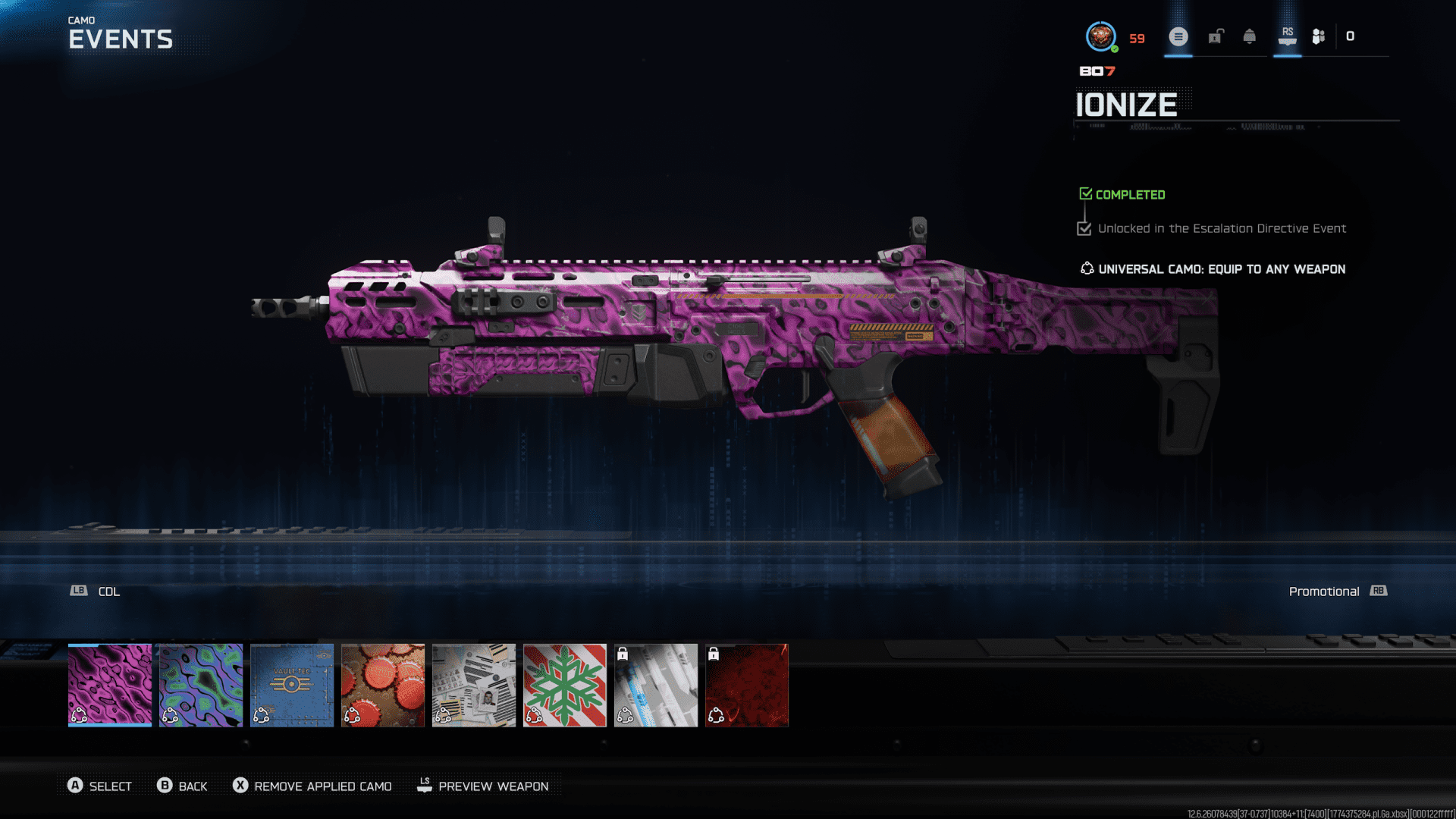Click the locked dark red camo
The height and width of the screenshot is (819, 1456).
[747, 685]
